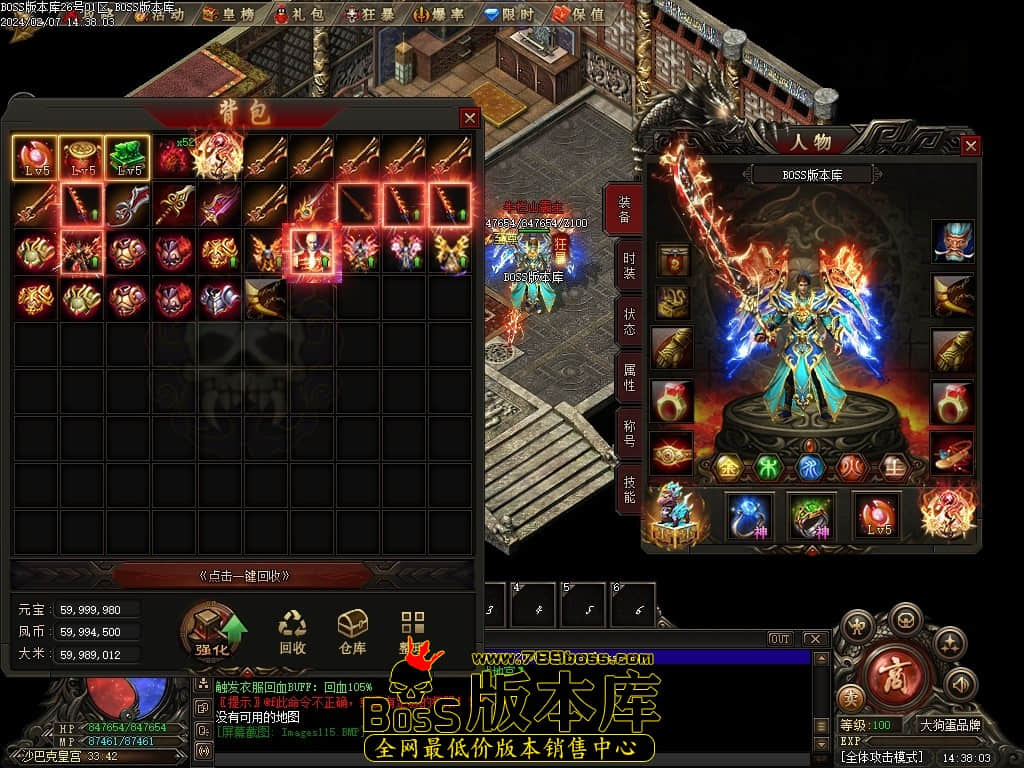Select the green Lv5 item in backpack

(x=127, y=157)
